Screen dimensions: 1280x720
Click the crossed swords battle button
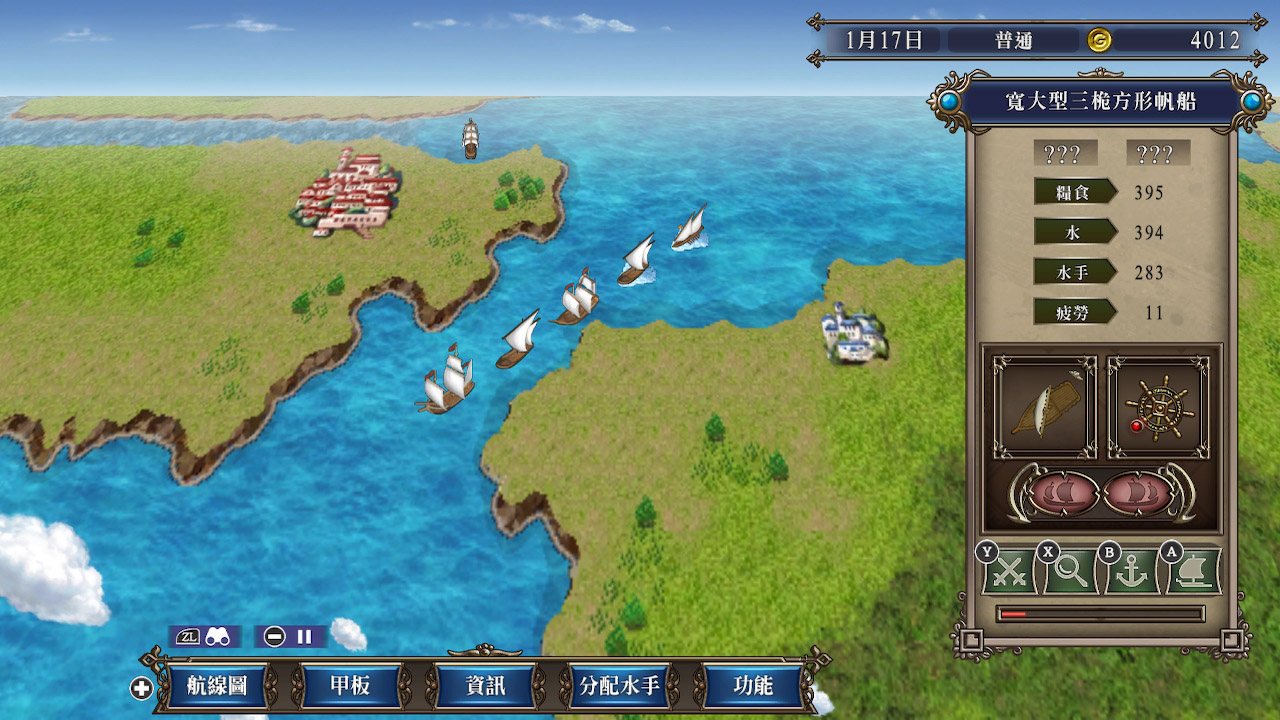[x=1011, y=573]
